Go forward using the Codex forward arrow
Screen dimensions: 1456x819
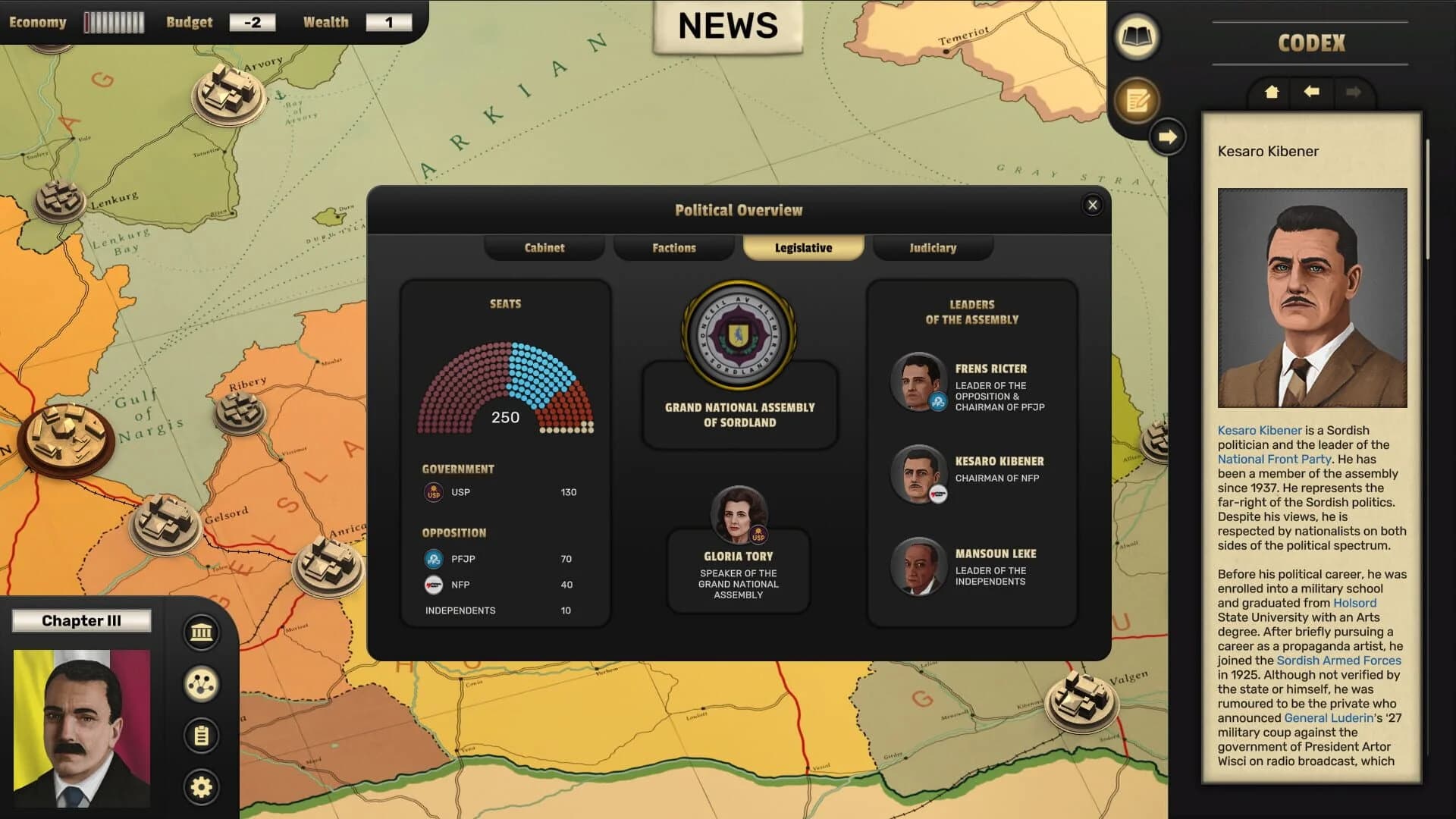[x=1354, y=93]
